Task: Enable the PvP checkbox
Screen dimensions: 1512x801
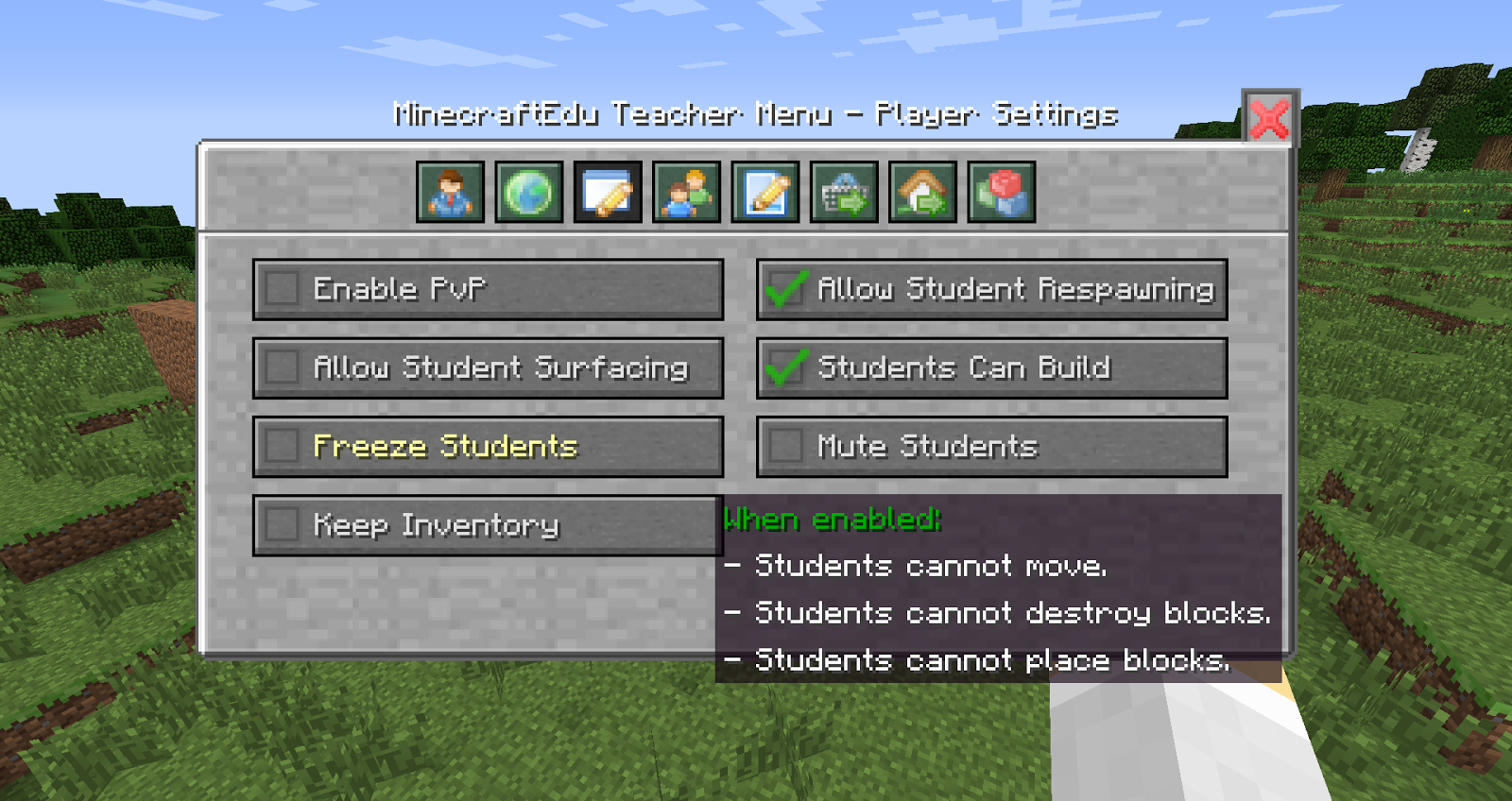Action: pos(282,289)
